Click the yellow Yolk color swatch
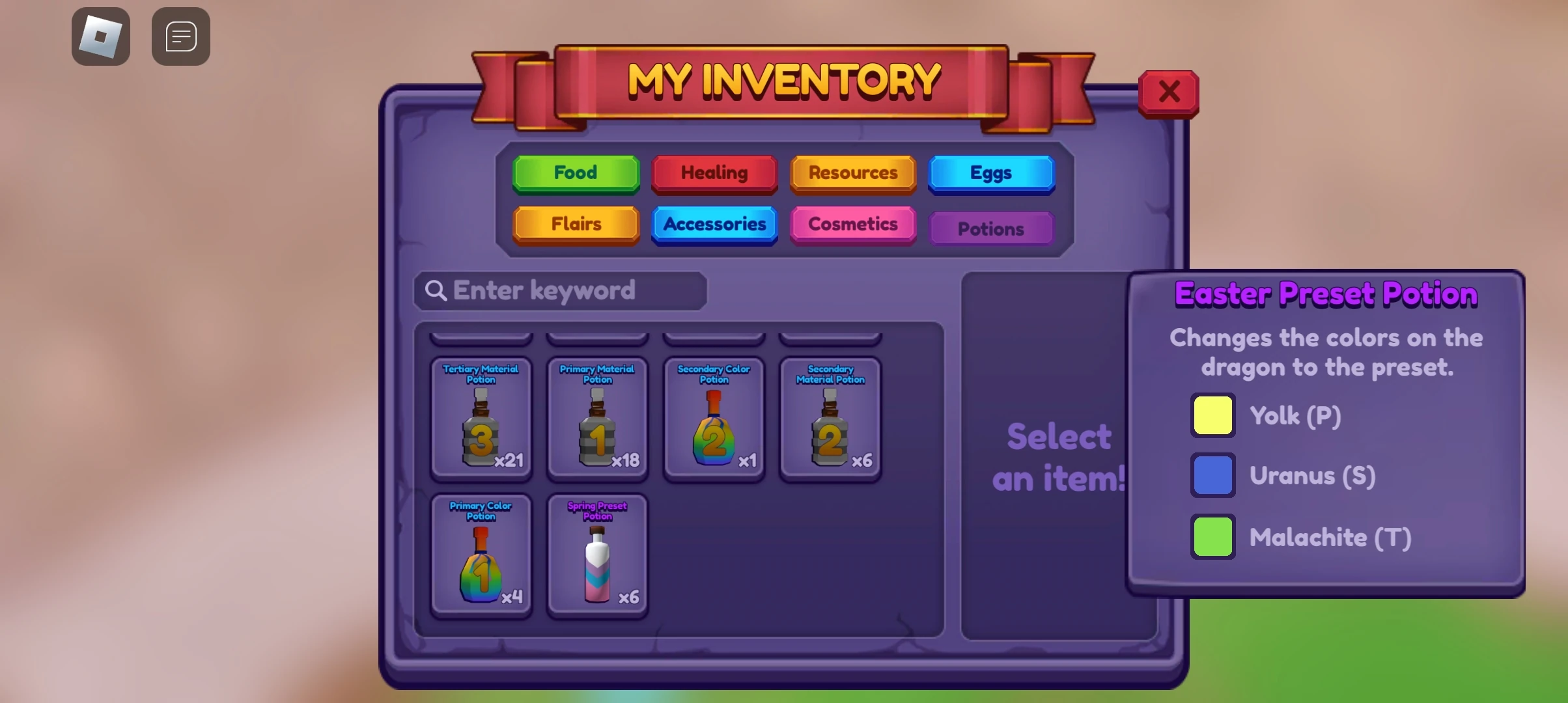Image resolution: width=1568 pixels, height=703 pixels. 1212,415
